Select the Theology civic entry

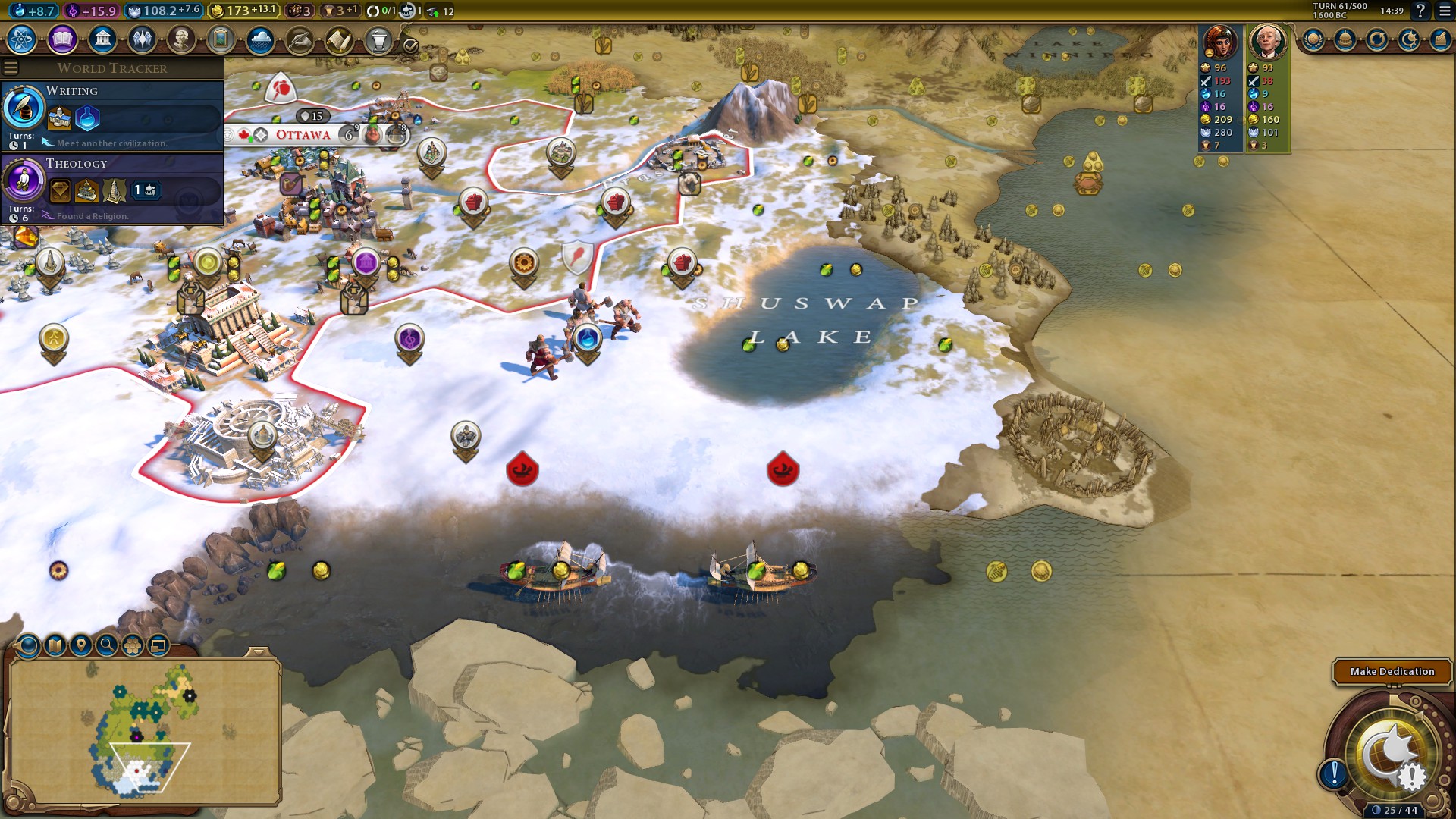tap(112, 188)
